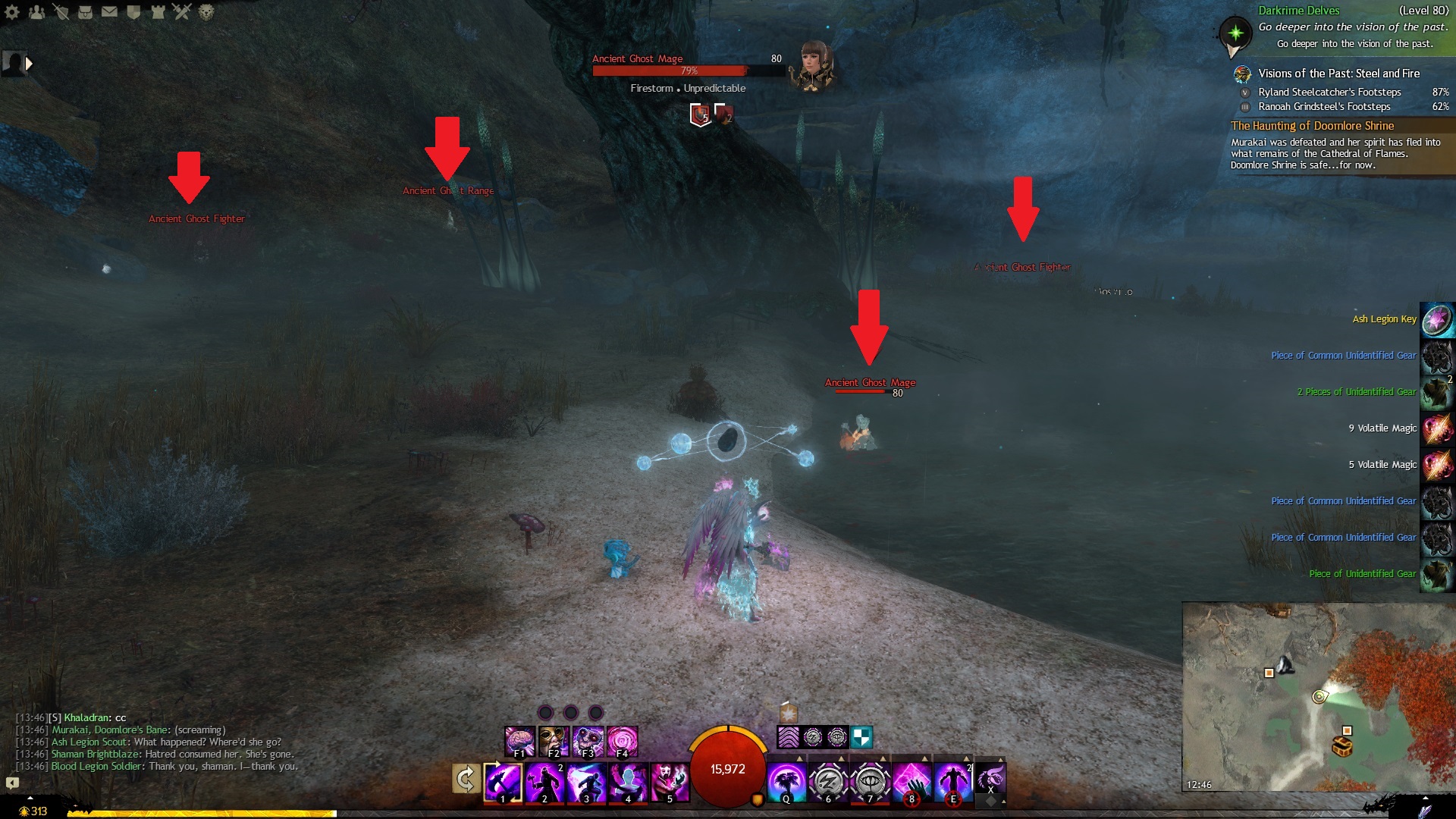Screen dimensions: 1456x819
Task: Open the Black Lion Trading lion icon
Action: coord(206,12)
